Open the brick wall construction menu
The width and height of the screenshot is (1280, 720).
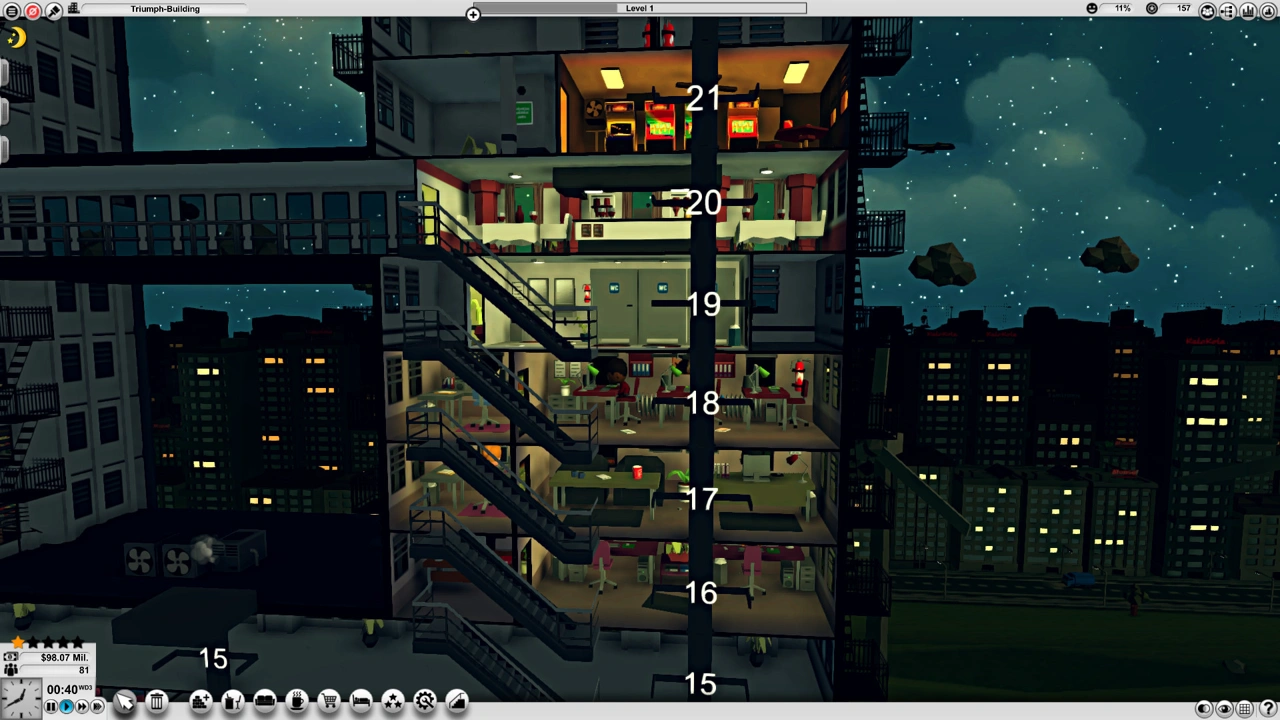pos(201,701)
